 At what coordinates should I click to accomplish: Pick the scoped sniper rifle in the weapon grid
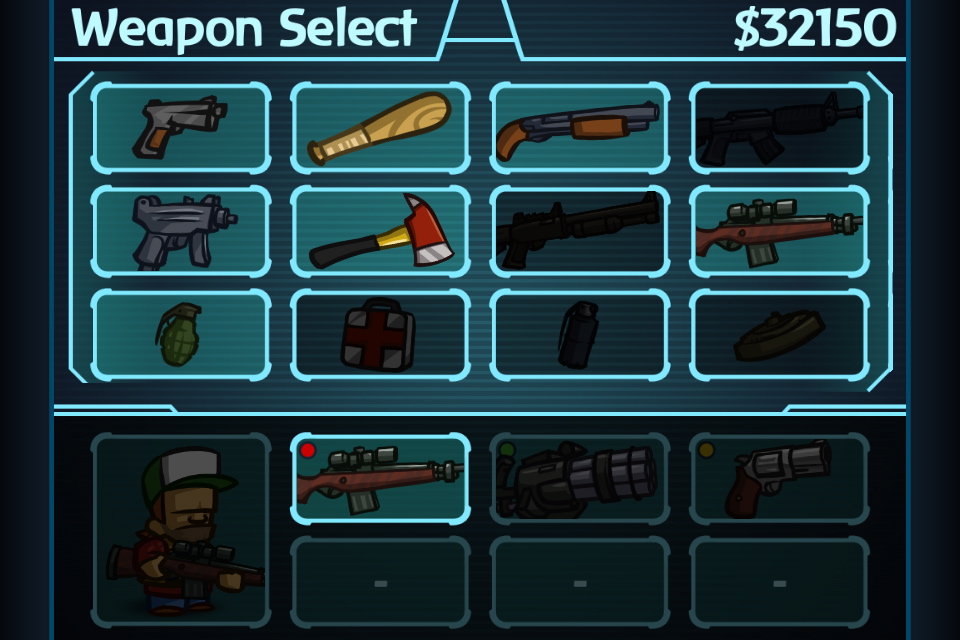click(x=779, y=231)
